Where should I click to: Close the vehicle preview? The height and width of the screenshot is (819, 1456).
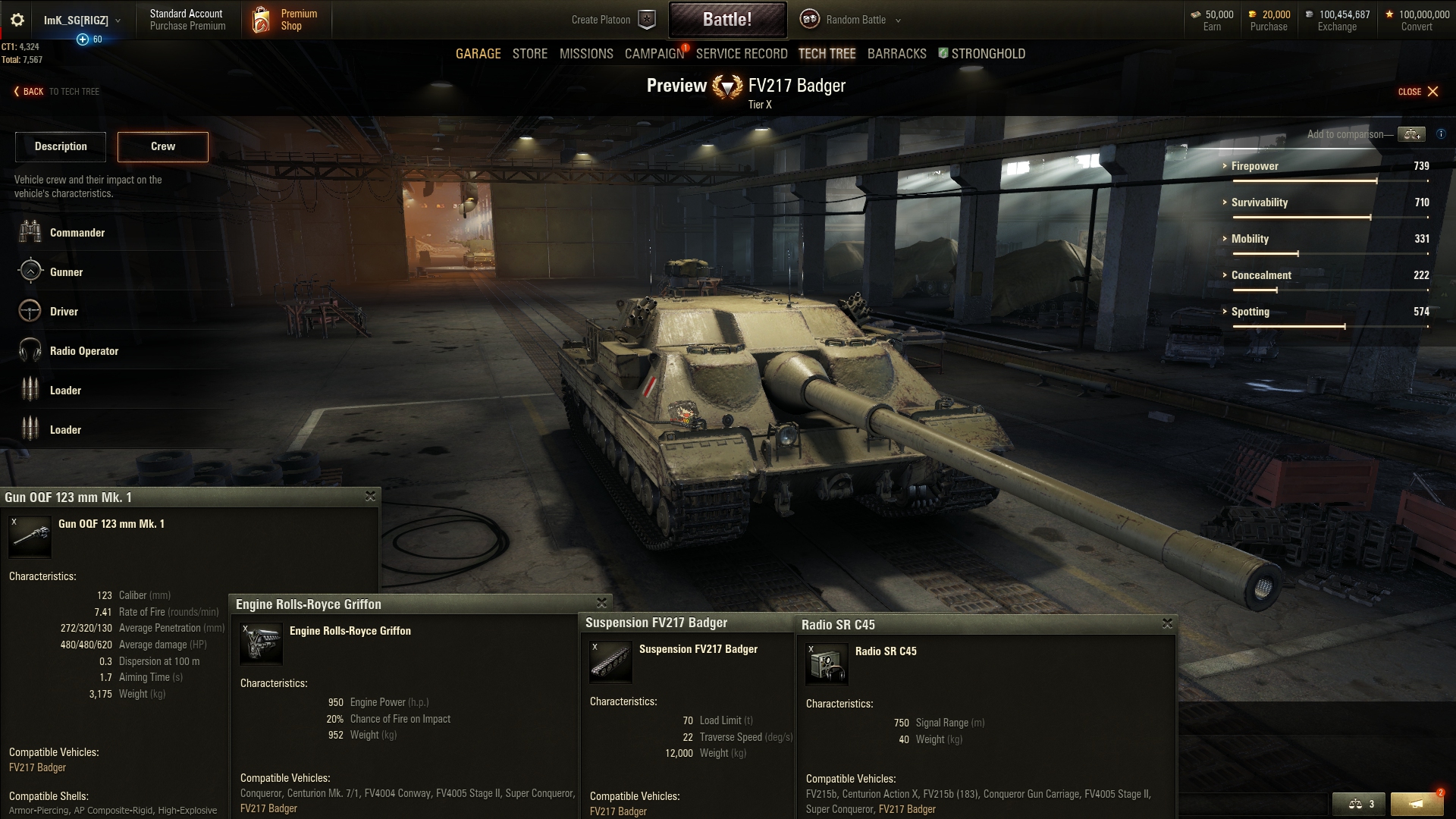point(1418,92)
